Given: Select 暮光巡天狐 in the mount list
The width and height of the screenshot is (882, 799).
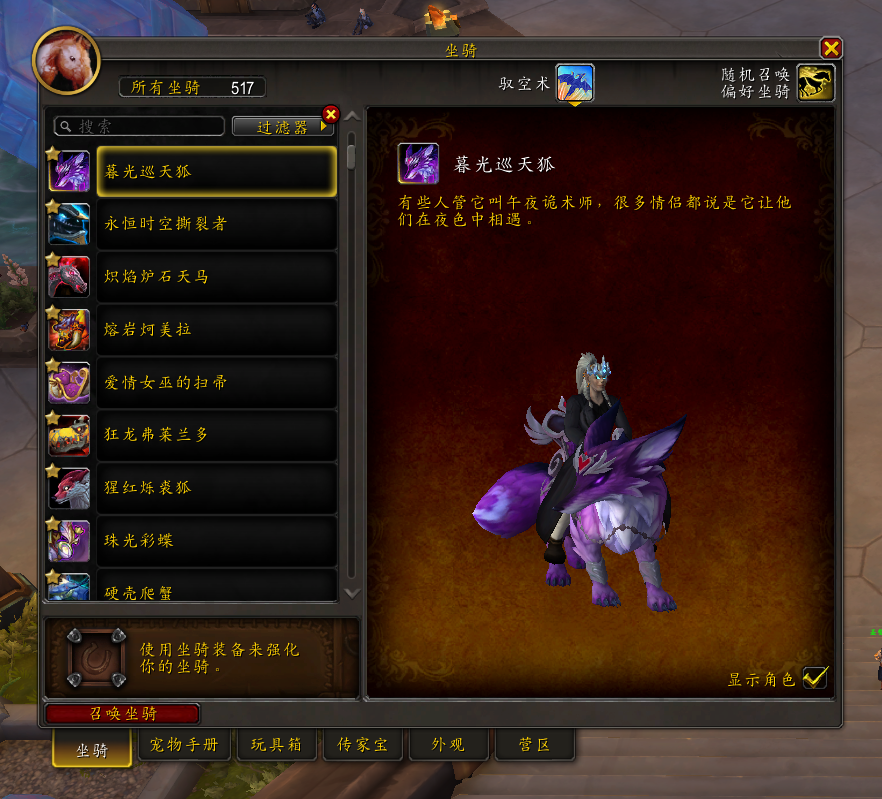Looking at the screenshot, I should pos(216,171).
